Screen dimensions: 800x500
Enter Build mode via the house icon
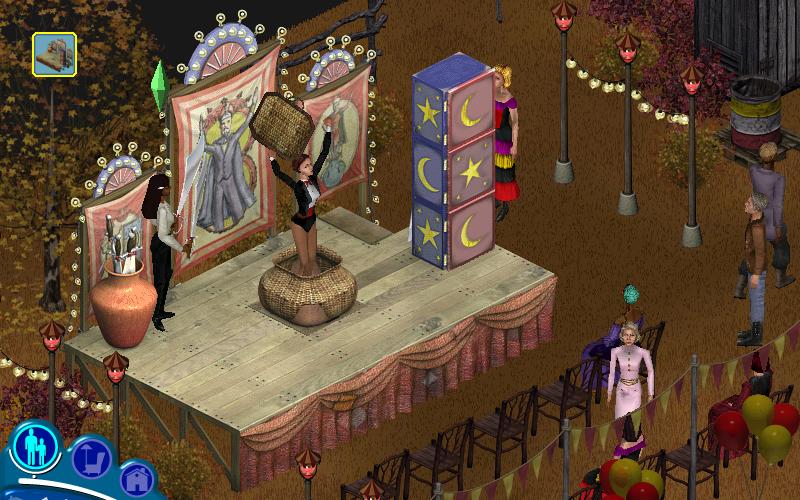click(136, 479)
